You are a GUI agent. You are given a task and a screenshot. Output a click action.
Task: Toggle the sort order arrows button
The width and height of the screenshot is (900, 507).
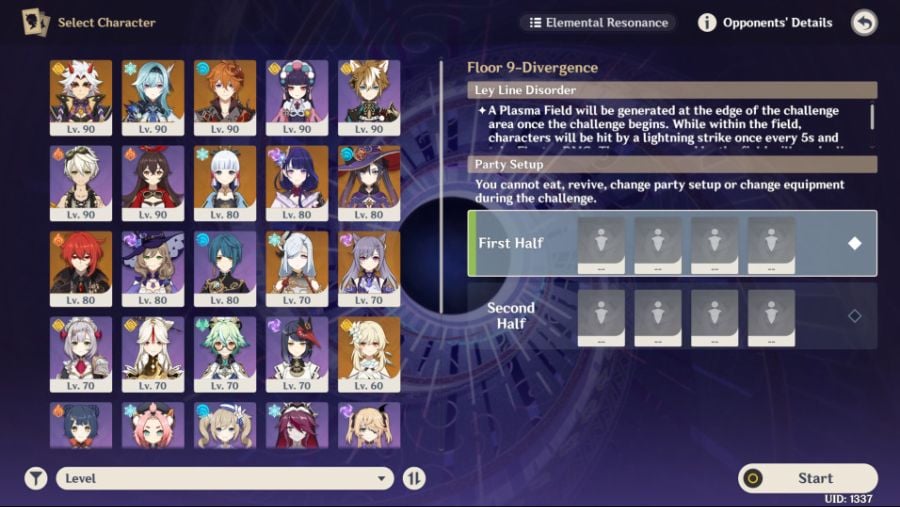pos(414,478)
